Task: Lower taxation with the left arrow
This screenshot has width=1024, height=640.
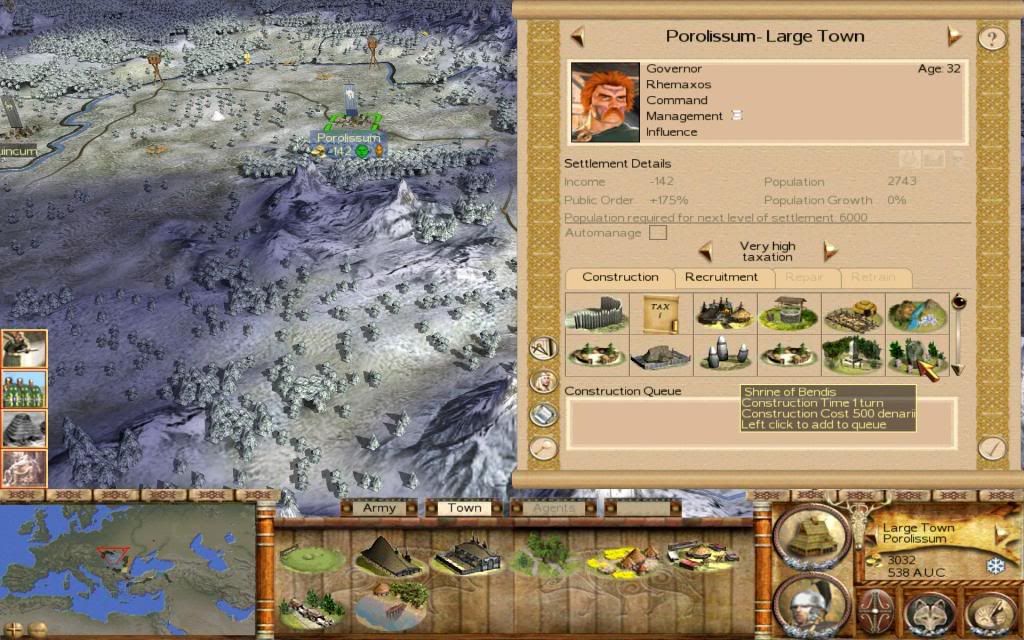Action: click(x=705, y=250)
